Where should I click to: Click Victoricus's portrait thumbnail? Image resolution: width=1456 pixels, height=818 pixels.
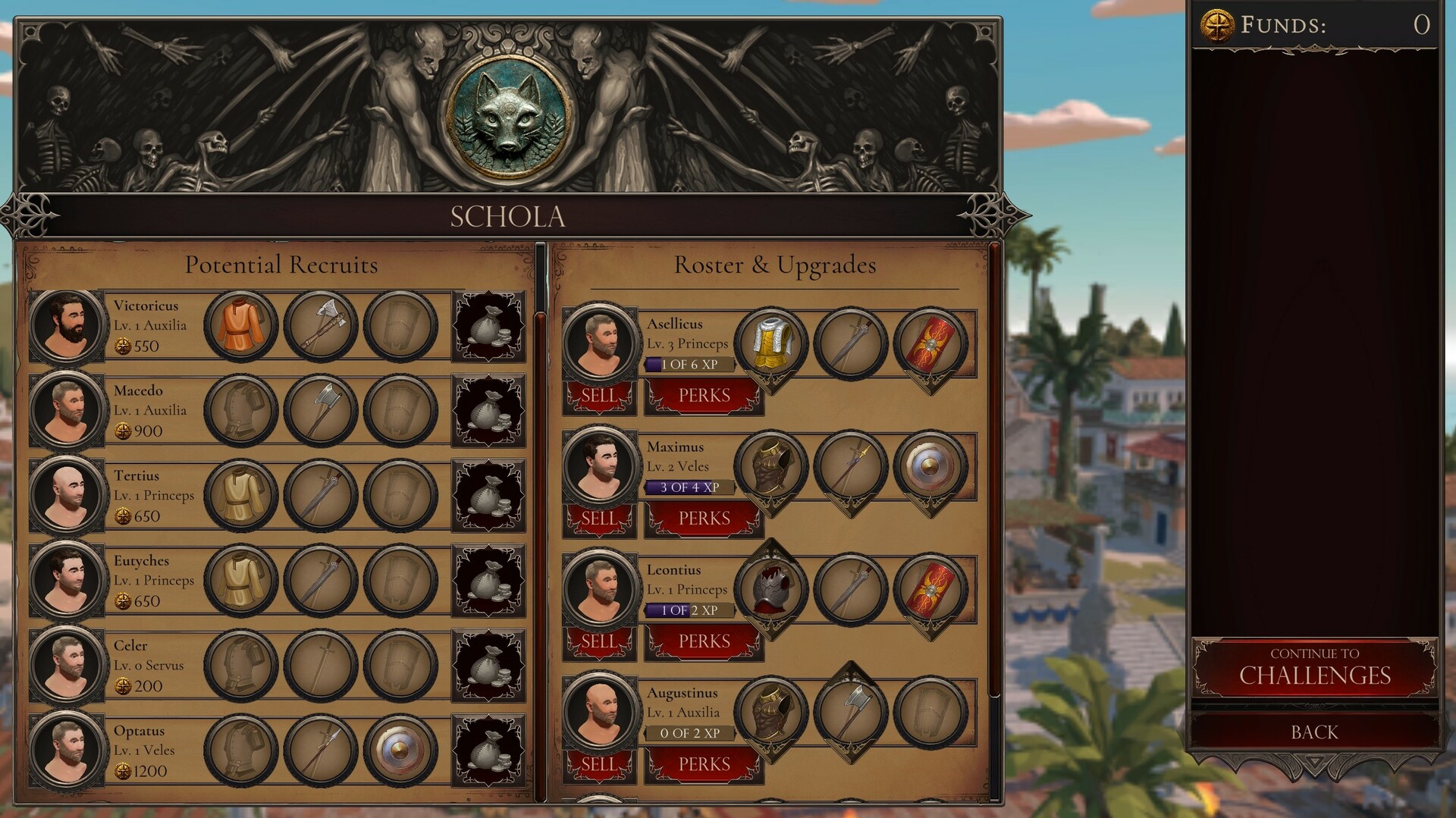click(x=66, y=324)
